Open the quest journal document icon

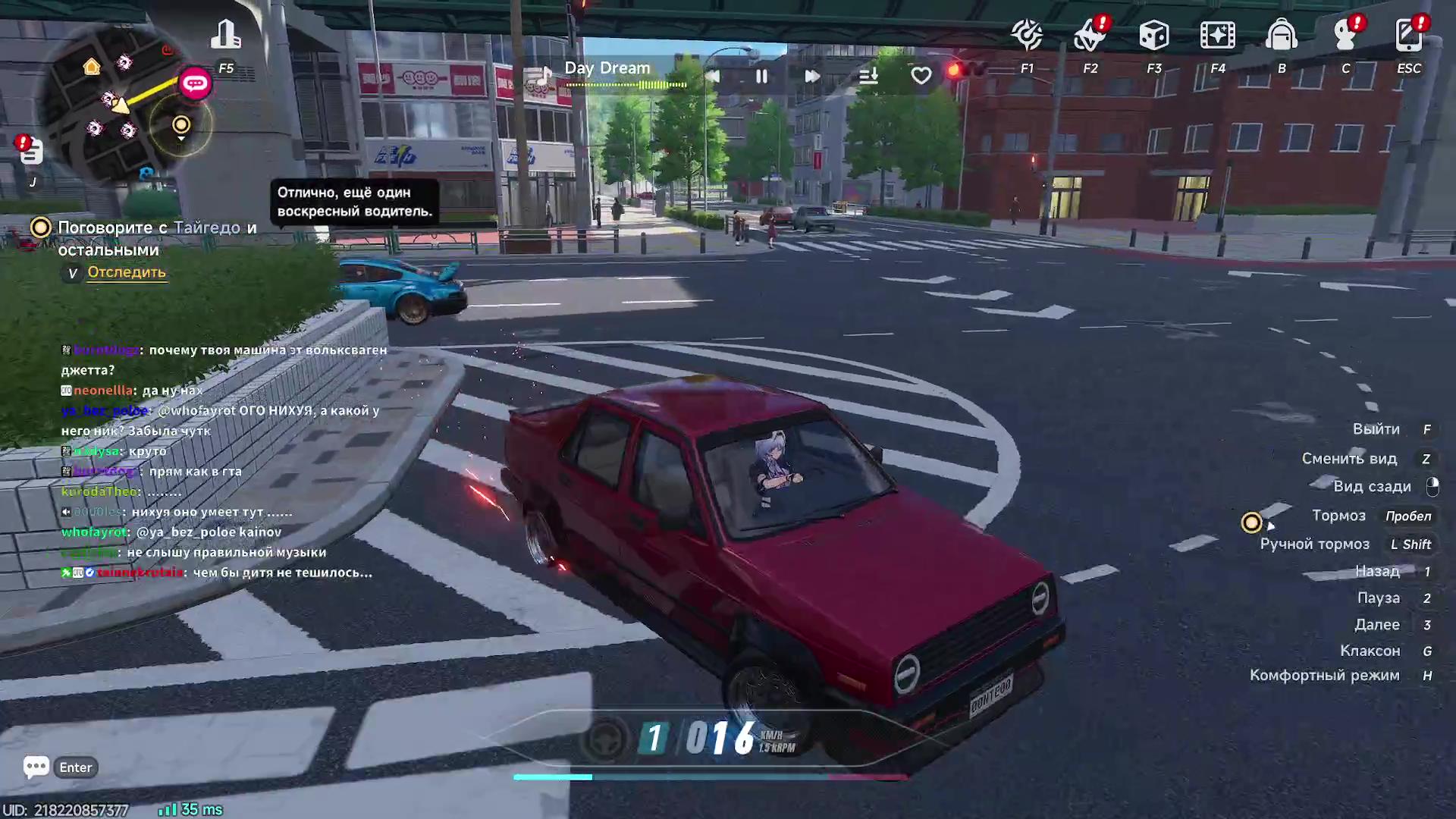pos(31,152)
